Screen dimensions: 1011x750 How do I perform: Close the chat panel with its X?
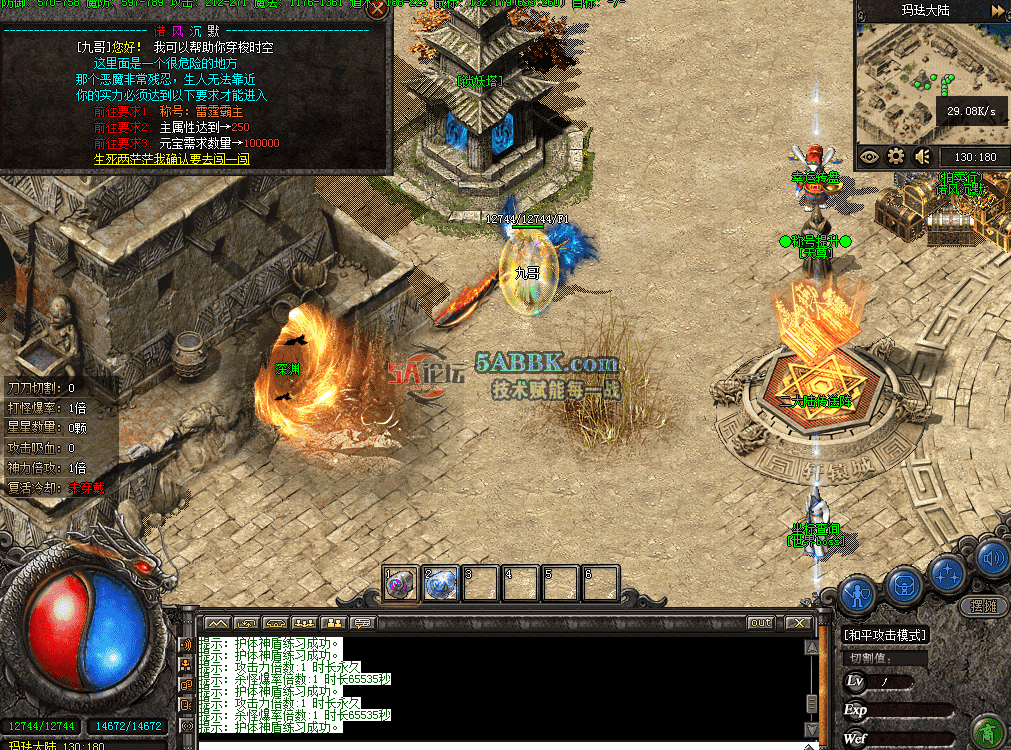(796, 623)
